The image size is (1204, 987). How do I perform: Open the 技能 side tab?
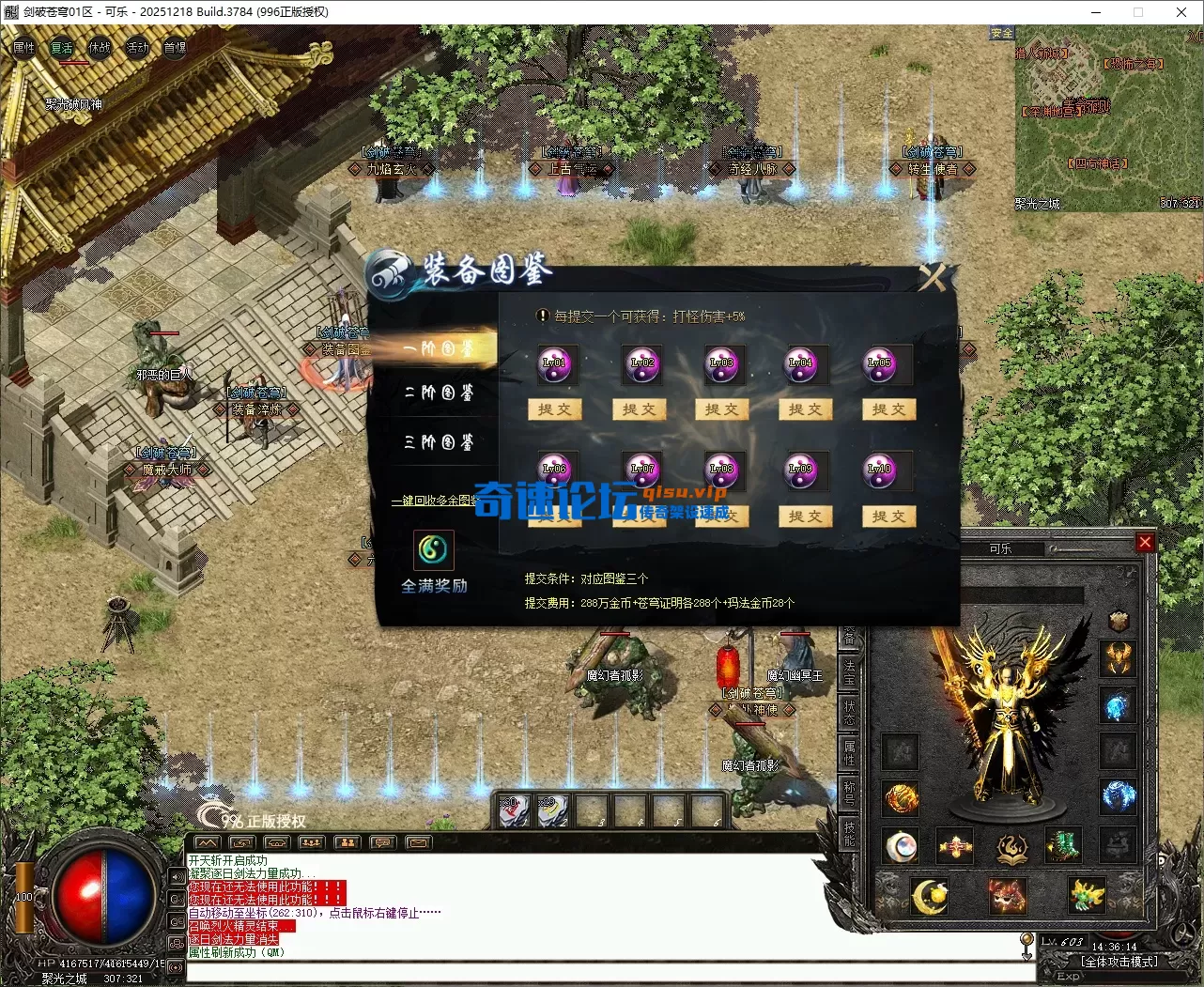coord(849,832)
